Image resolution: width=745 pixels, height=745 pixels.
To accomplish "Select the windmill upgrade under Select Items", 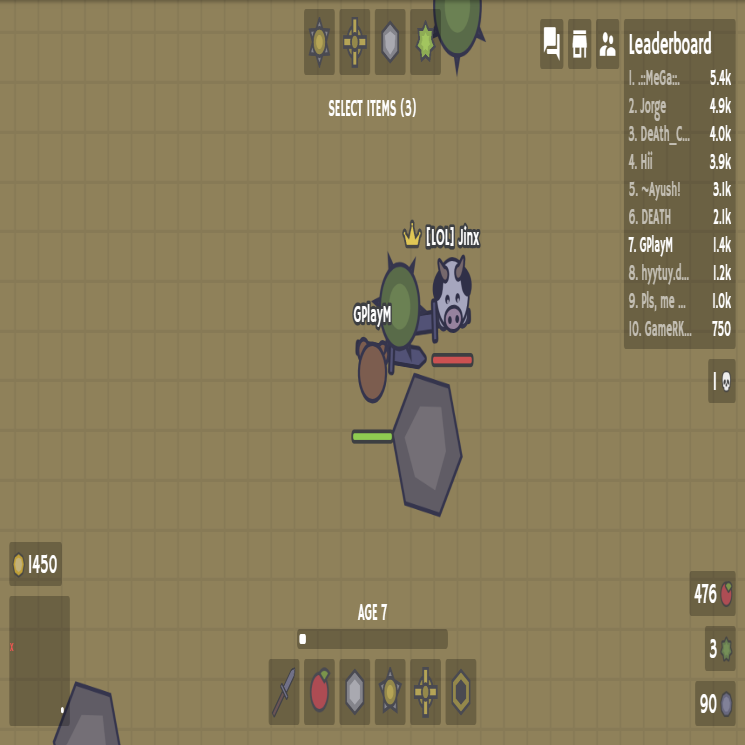I will [x=355, y=42].
